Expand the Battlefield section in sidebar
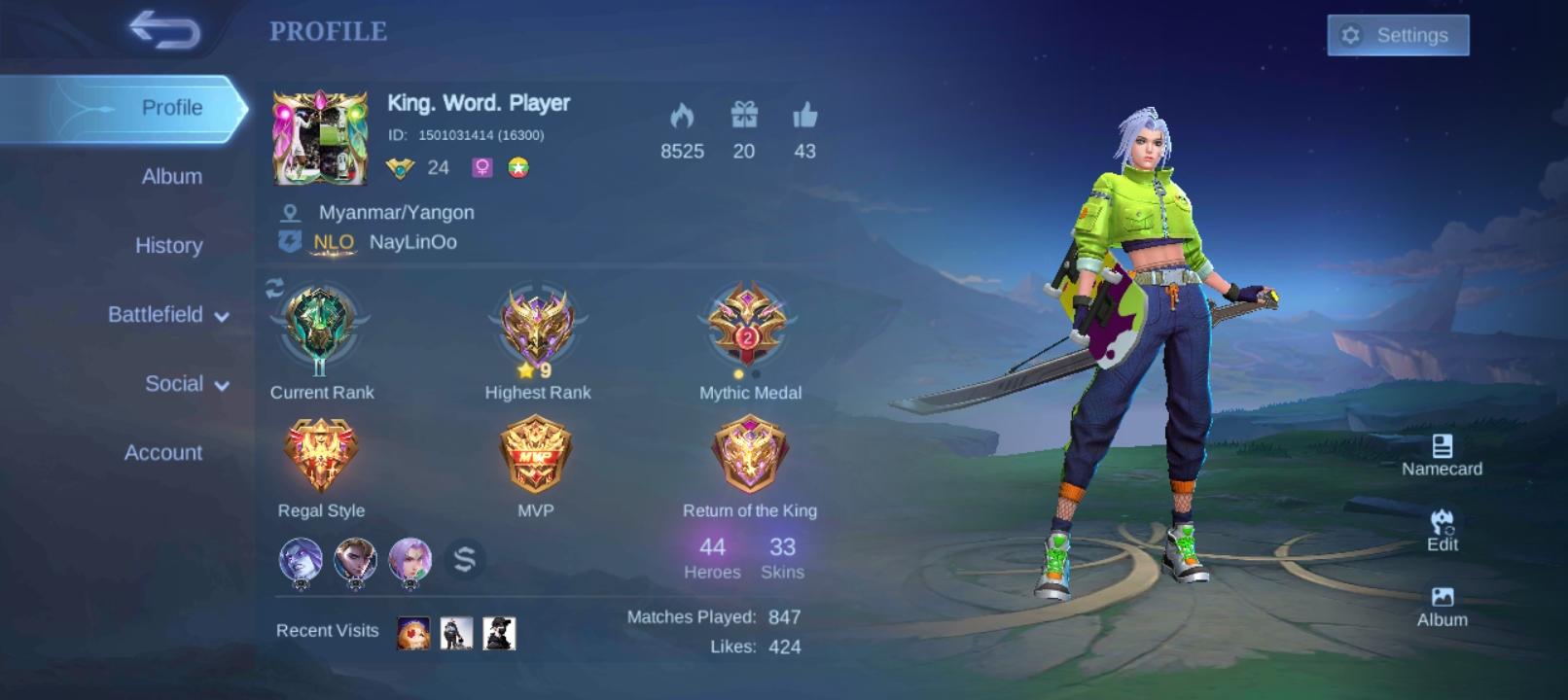 (157, 315)
